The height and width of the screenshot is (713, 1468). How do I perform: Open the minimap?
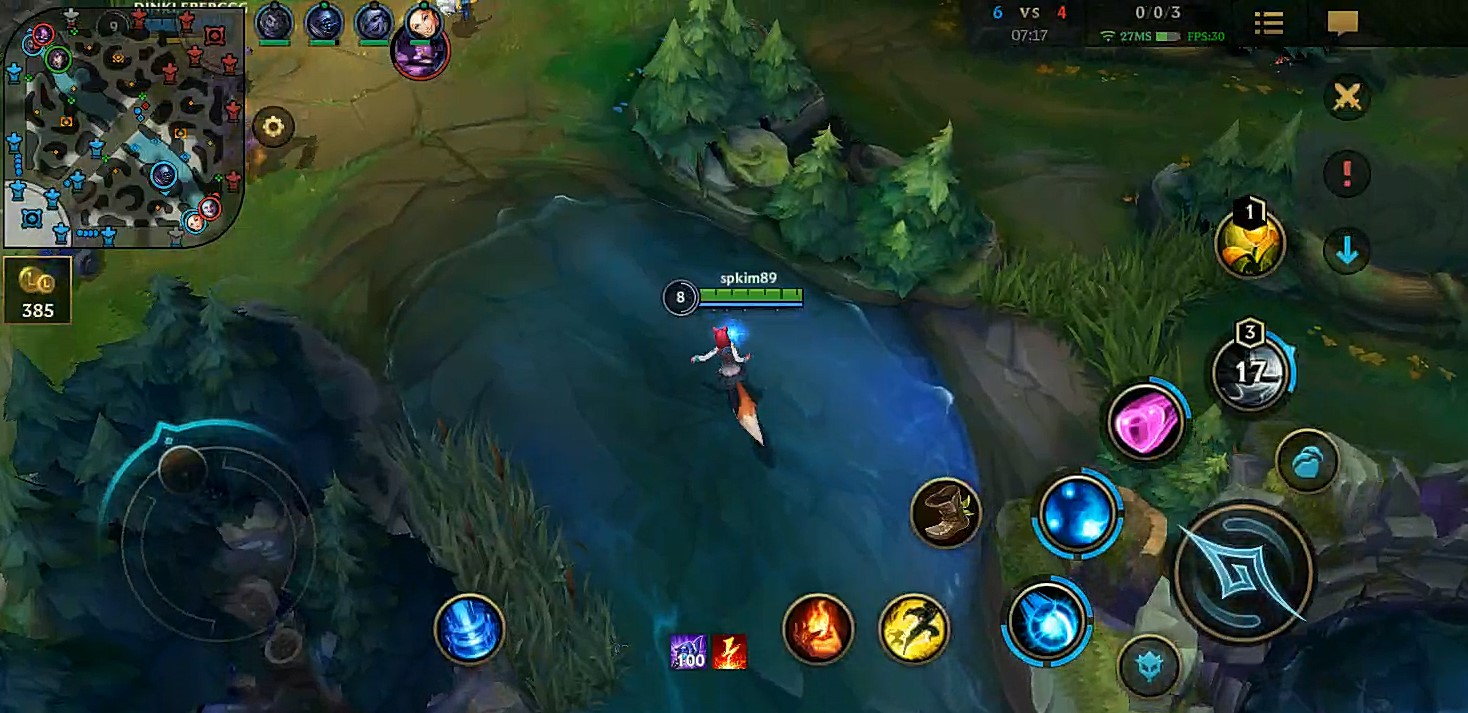[124, 127]
